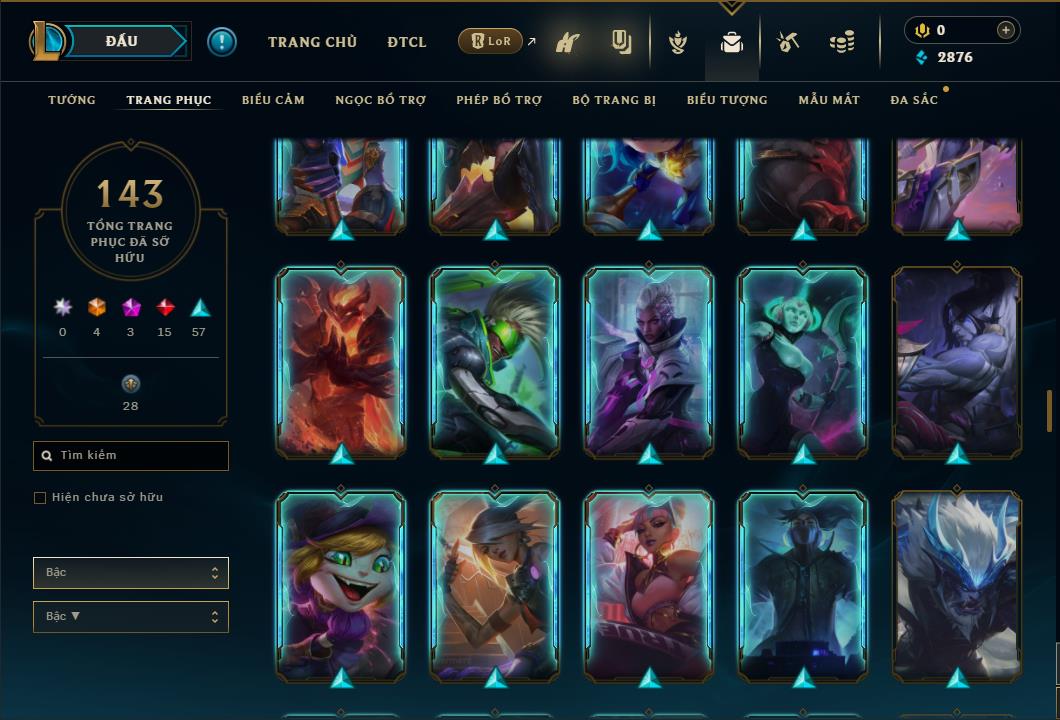
Task: Select the PHÉP BỔ TRỢ tab
Action: pyautogui.click(x=499, y=100)
